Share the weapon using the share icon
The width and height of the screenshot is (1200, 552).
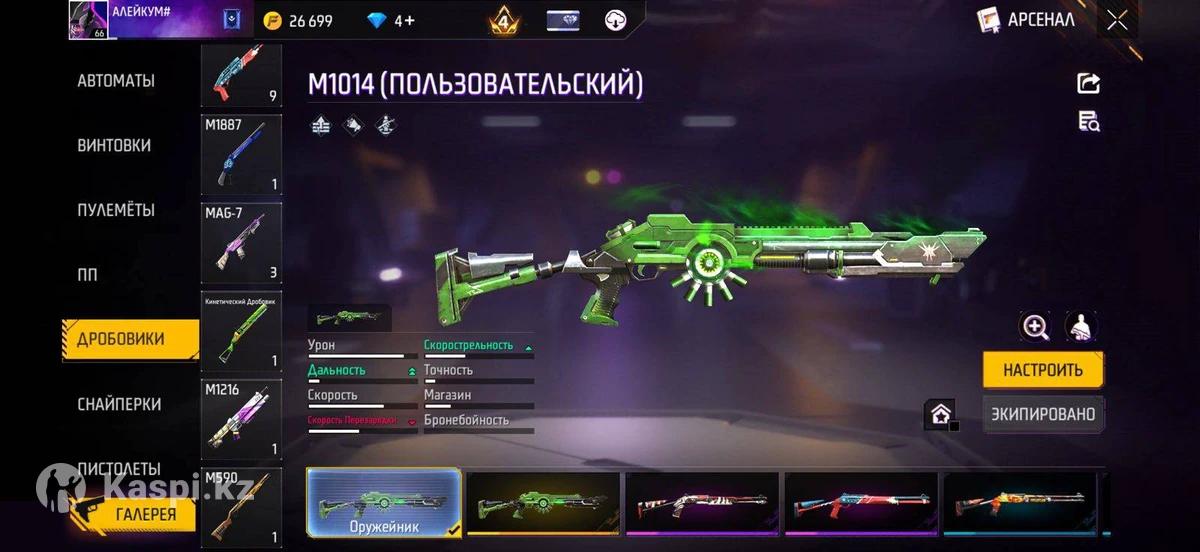(x=1088, y=83)
